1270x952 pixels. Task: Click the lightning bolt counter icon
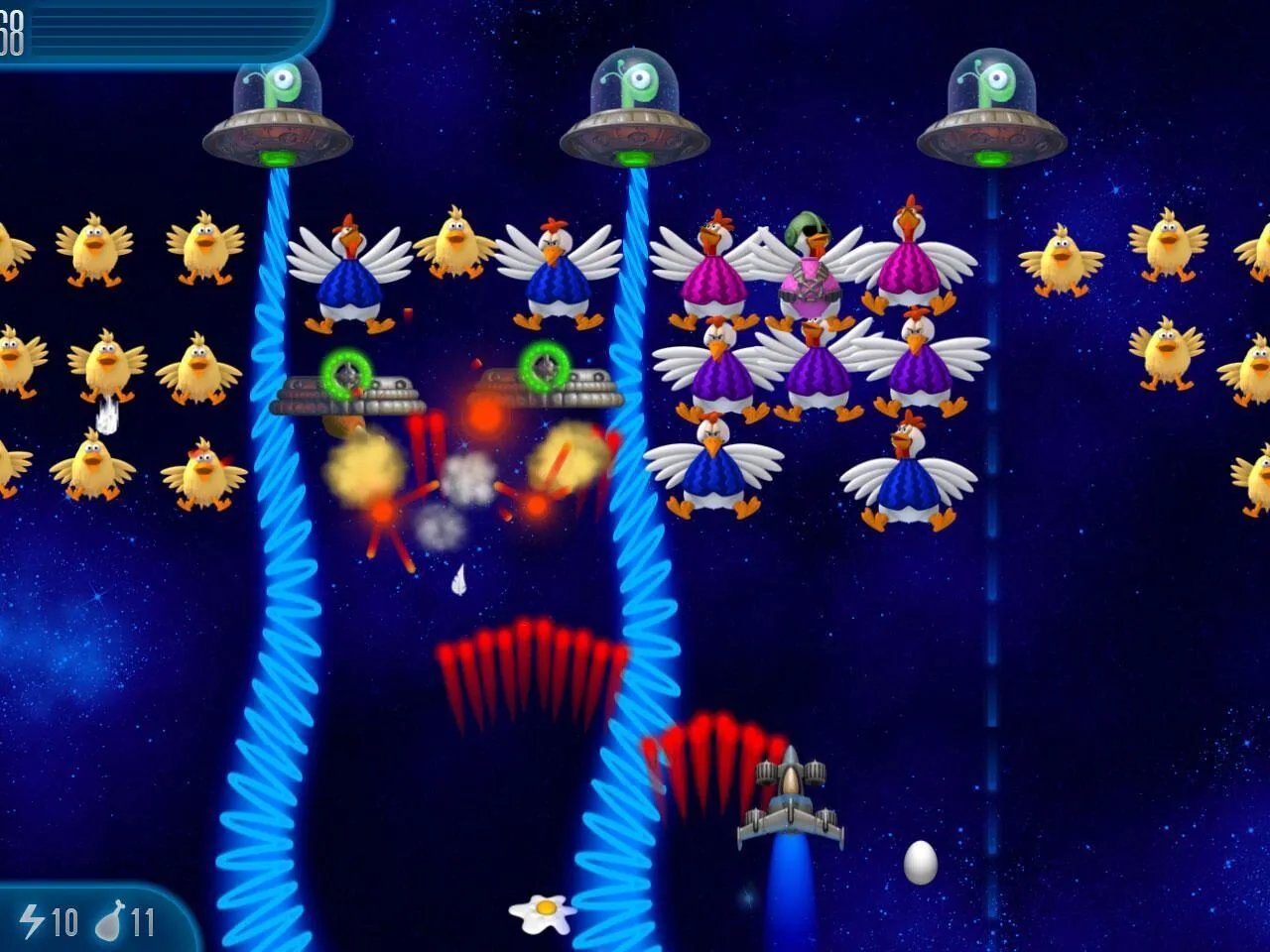(x=33, y=920)
